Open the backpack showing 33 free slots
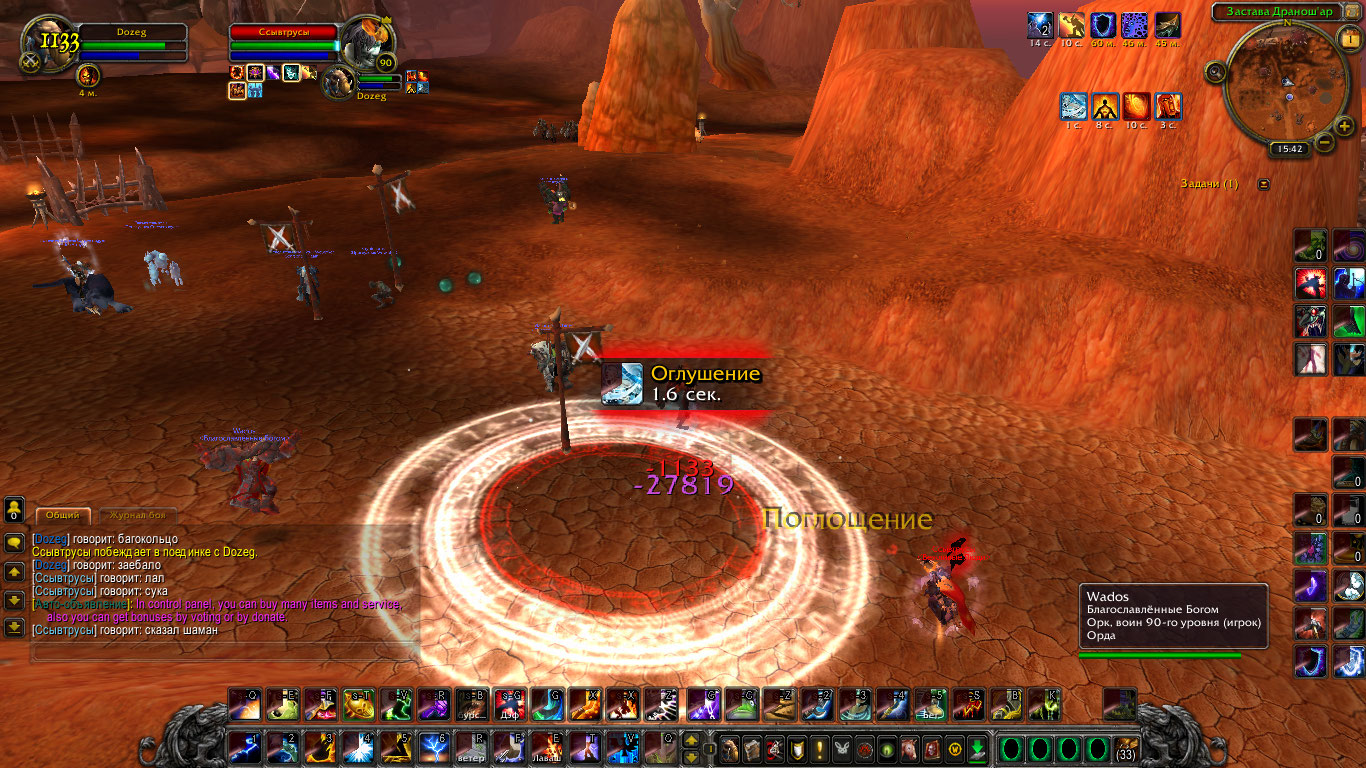Image resolution: width=1366 pixels, height=768 pixels. [1126, 748]
